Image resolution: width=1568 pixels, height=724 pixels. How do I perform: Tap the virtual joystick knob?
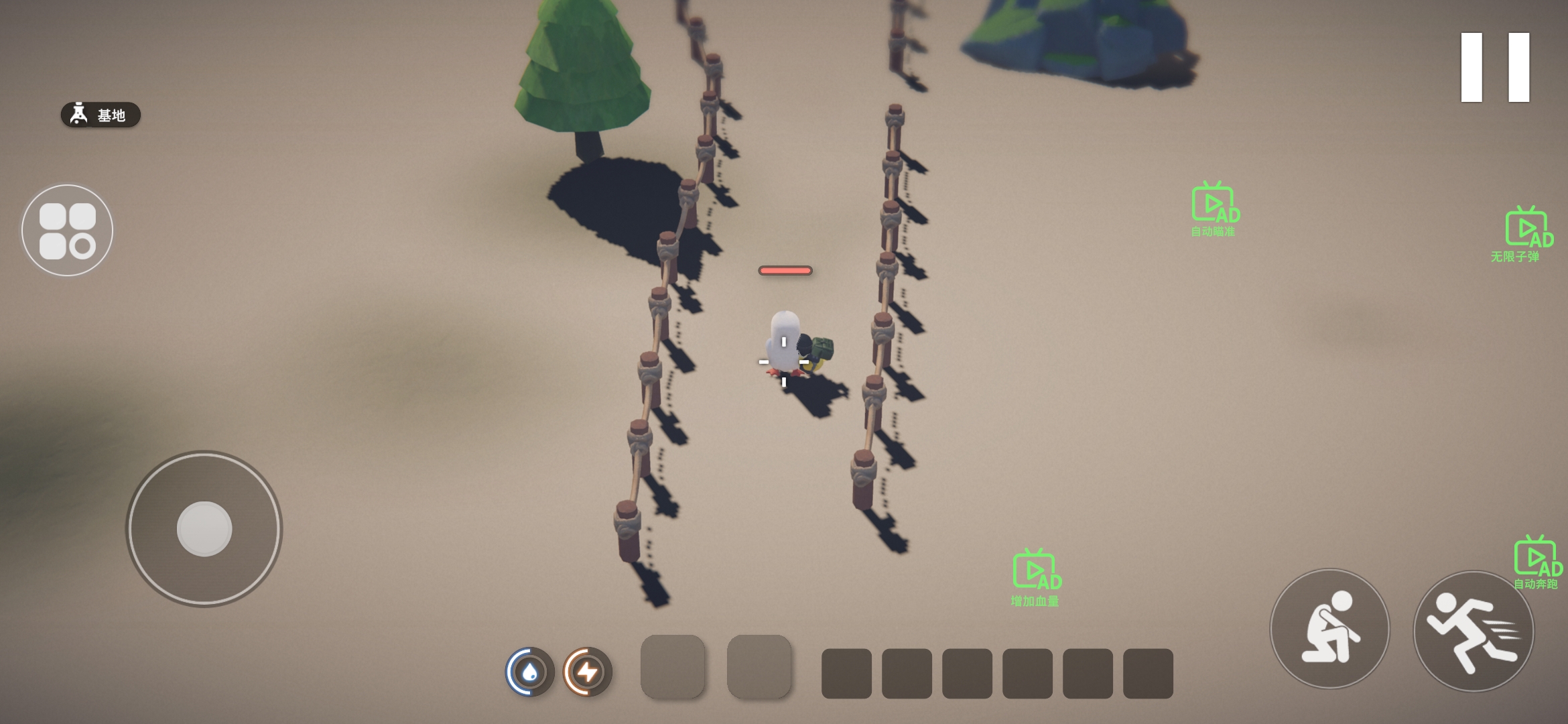(204, 529)
